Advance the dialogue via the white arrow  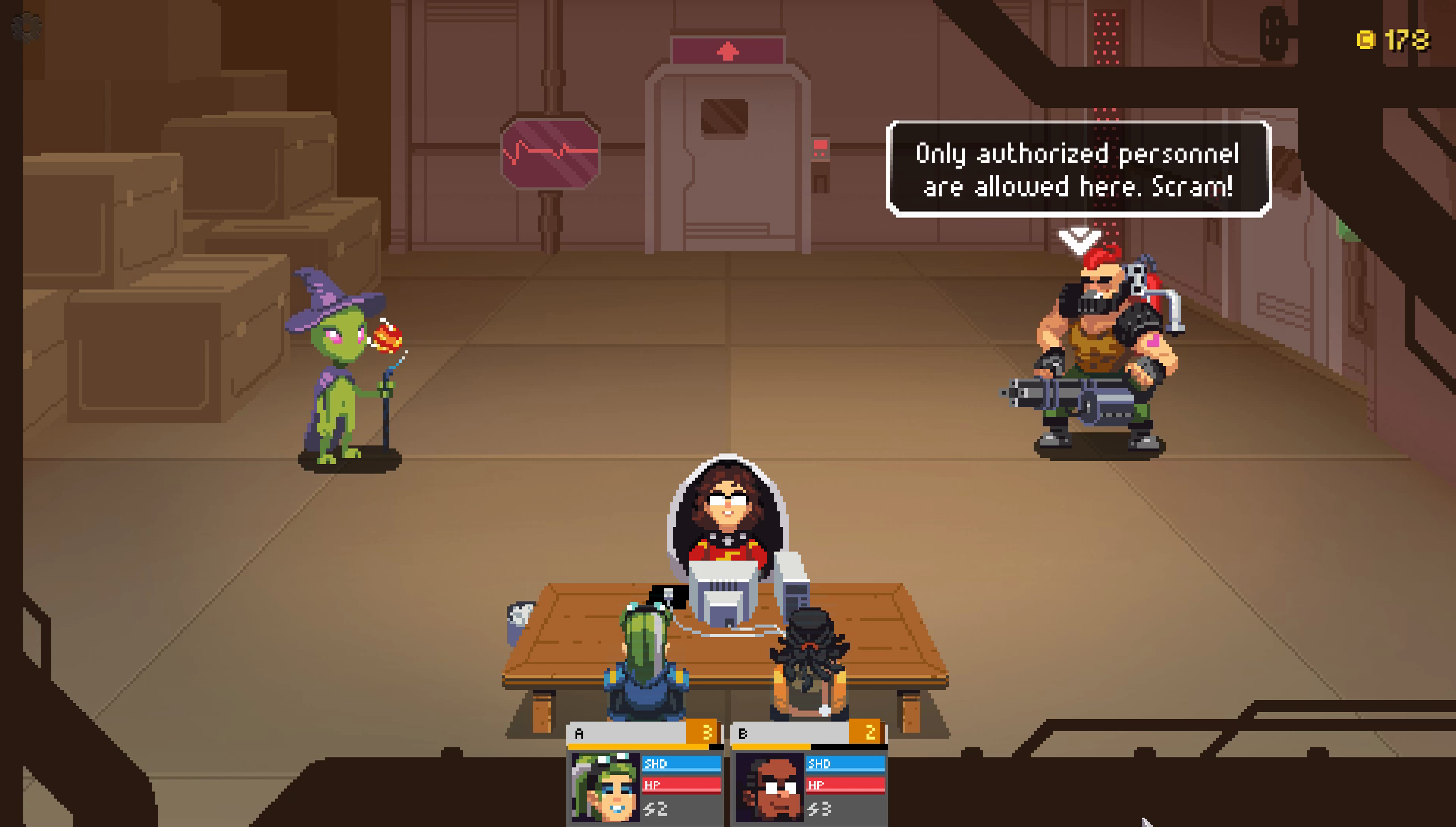pyautogui.click(x=1078, y=241)
